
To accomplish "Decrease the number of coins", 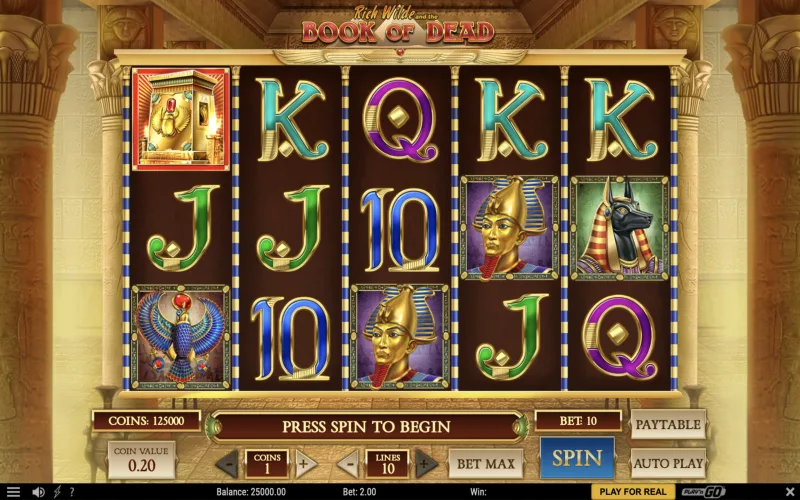I will pos(228,464).
